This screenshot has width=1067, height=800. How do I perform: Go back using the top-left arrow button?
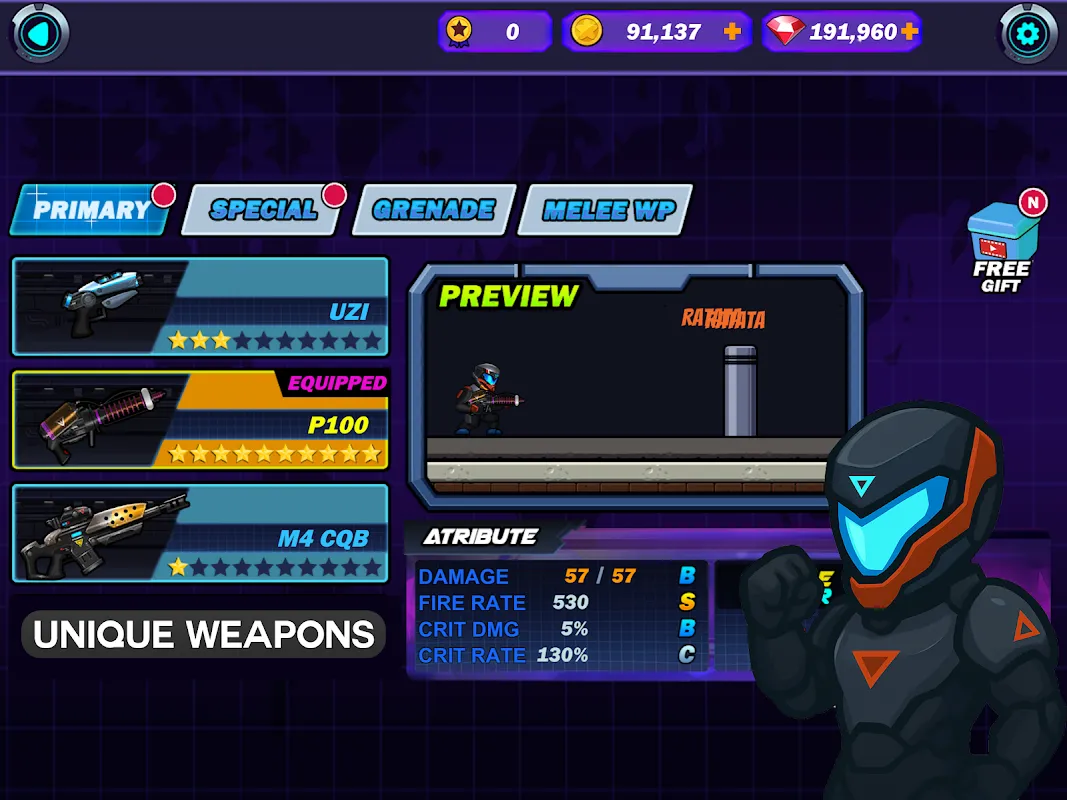coord(40,34)
